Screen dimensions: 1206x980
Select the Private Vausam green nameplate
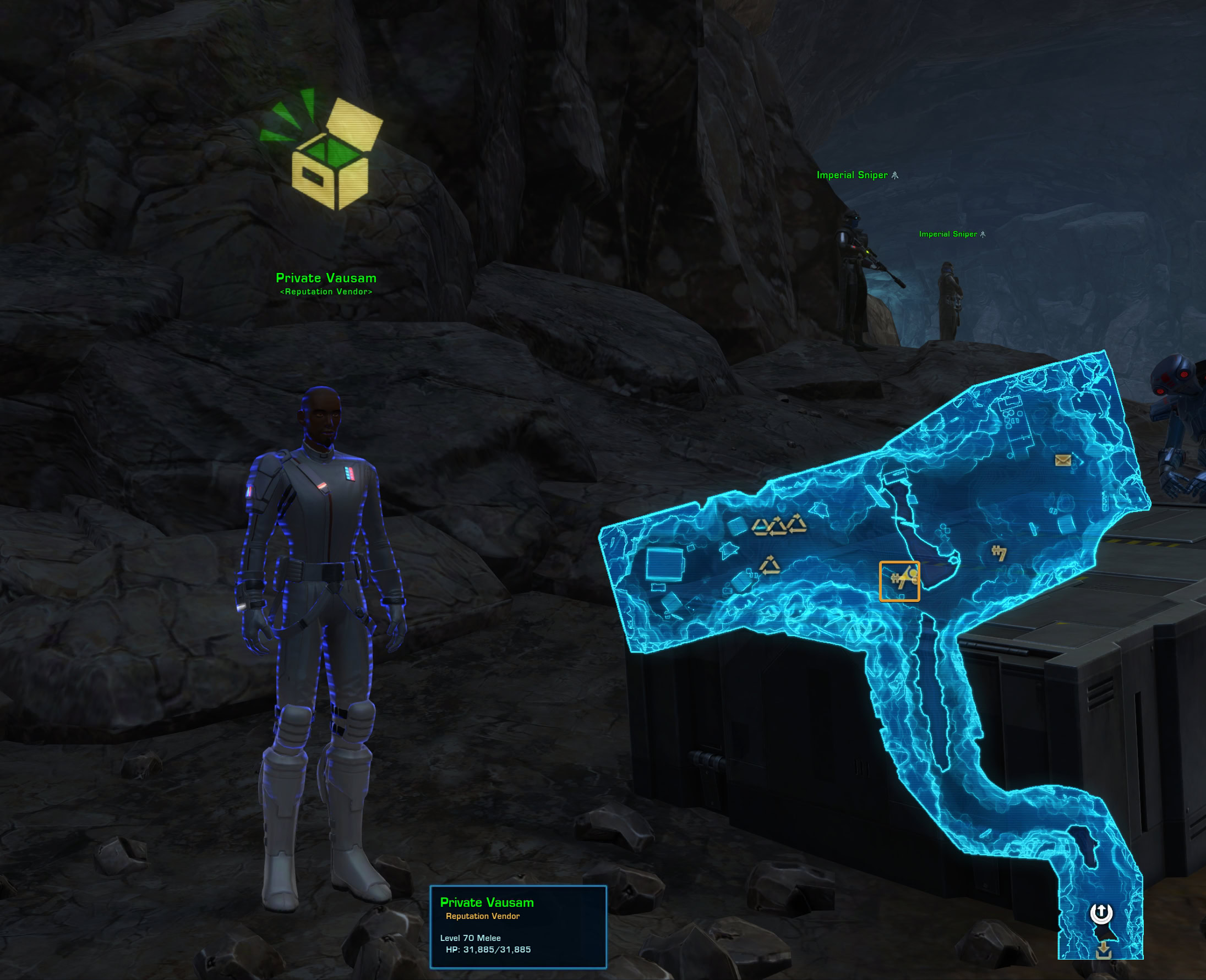point(326,278)
